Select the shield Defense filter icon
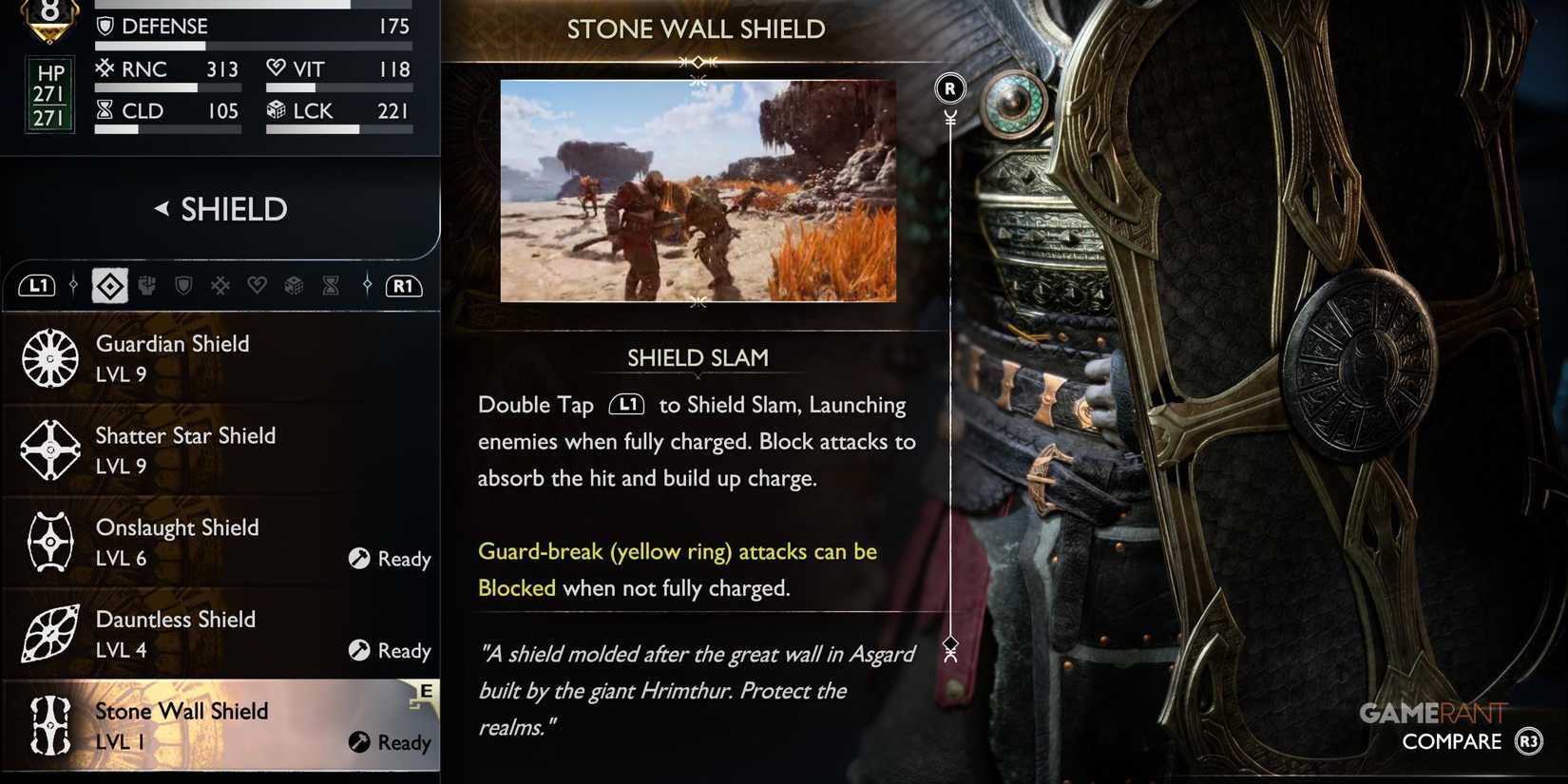Screen dimensions: 1568x784 [x=182, y=285]
